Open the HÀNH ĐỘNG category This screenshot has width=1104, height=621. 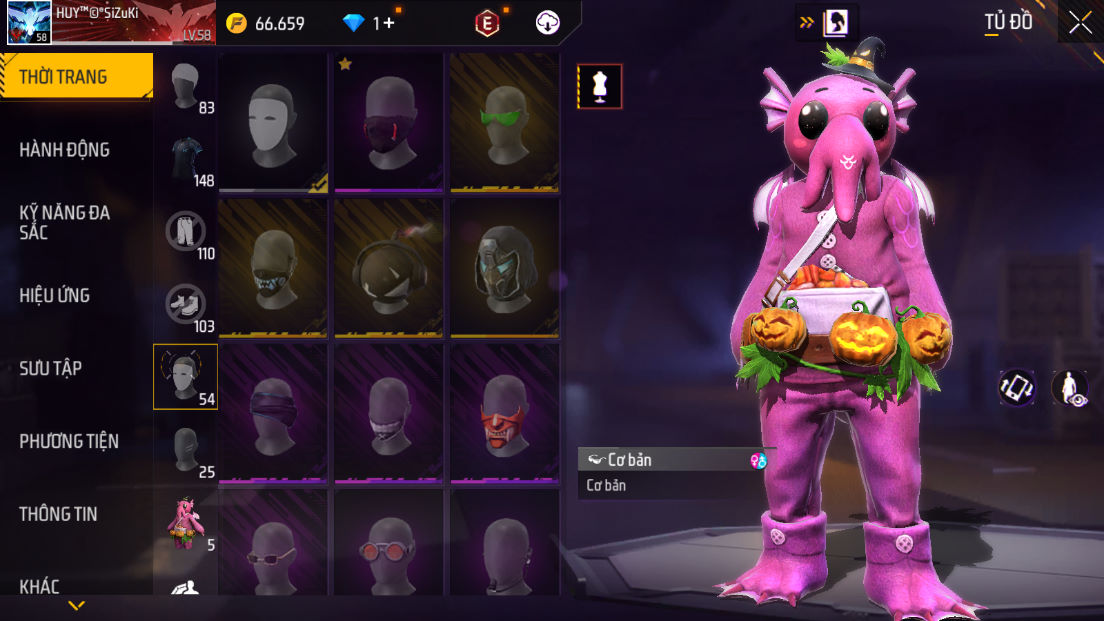(x=65, y=150)
